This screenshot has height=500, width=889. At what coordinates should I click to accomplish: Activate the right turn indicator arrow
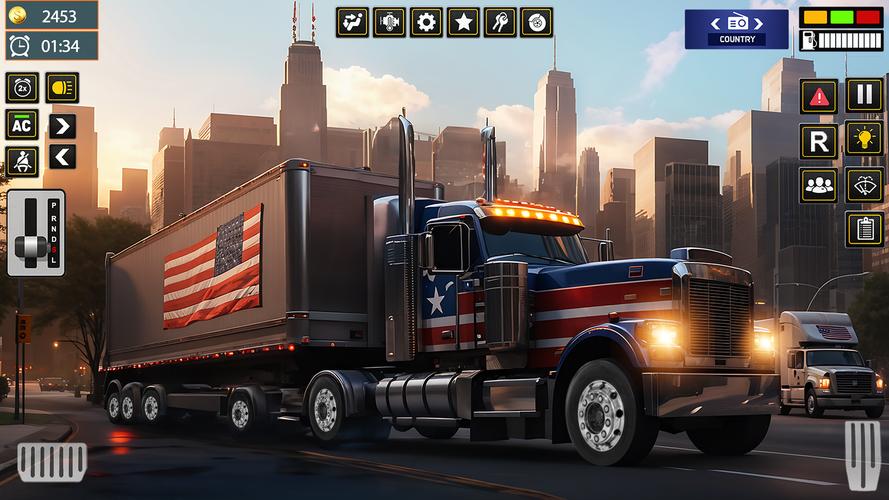pos(62,126)
